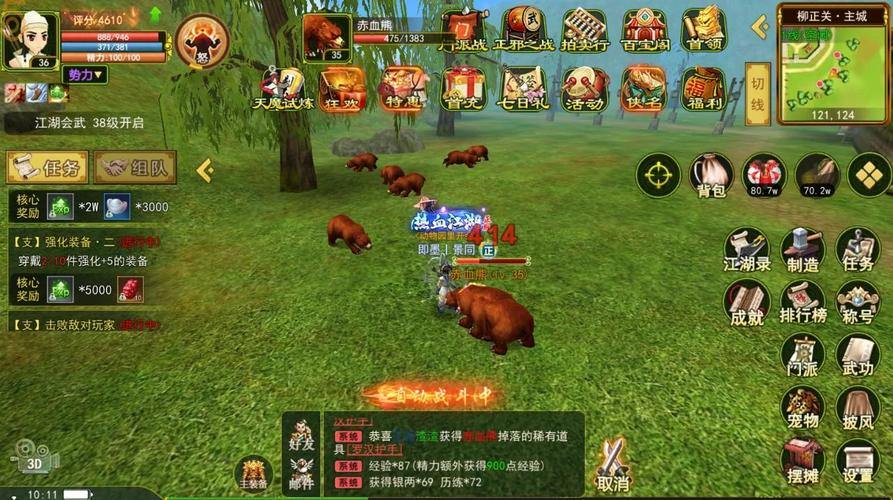Open the 天魔试炼 trial event
This screenshot has height=500, width=893.
click(x=282, y=88)
